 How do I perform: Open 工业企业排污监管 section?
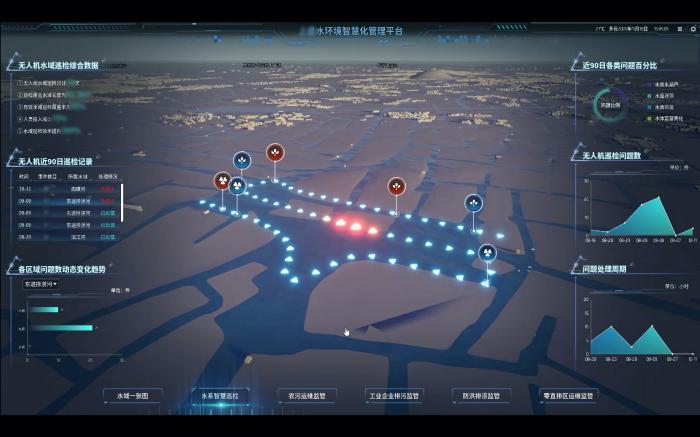tap(396, 396)
